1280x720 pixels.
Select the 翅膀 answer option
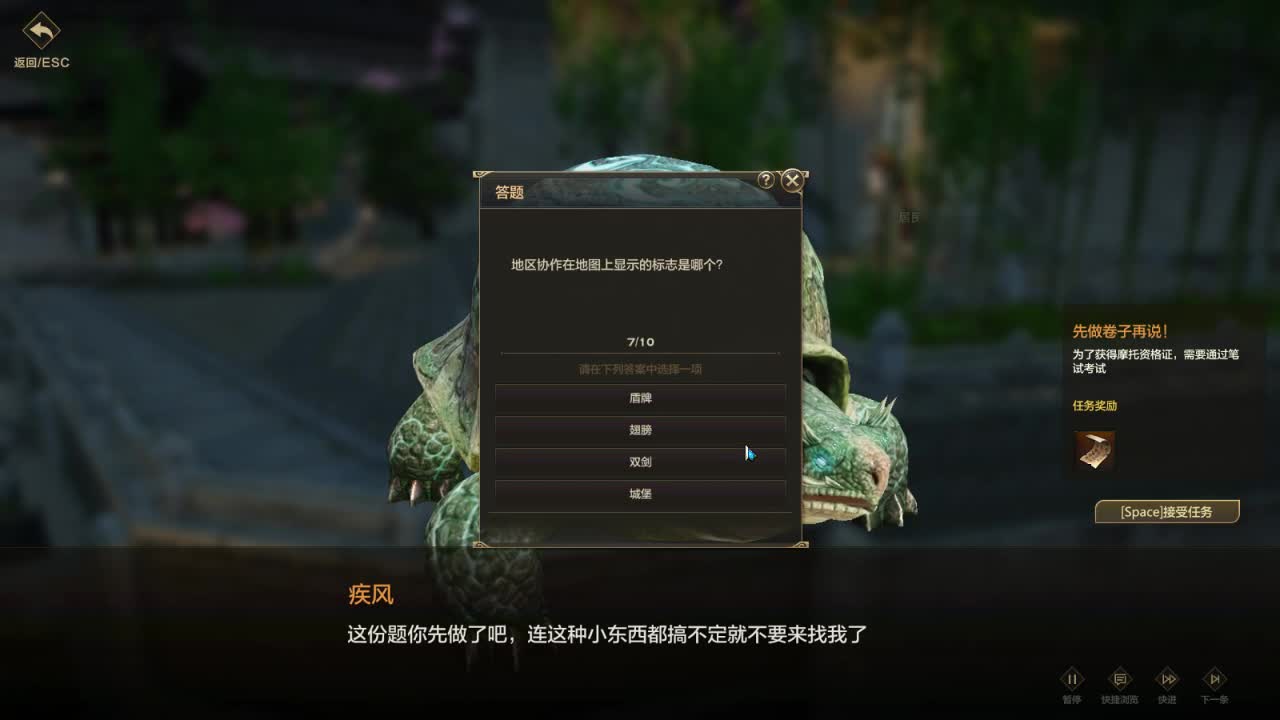[639, 430]
